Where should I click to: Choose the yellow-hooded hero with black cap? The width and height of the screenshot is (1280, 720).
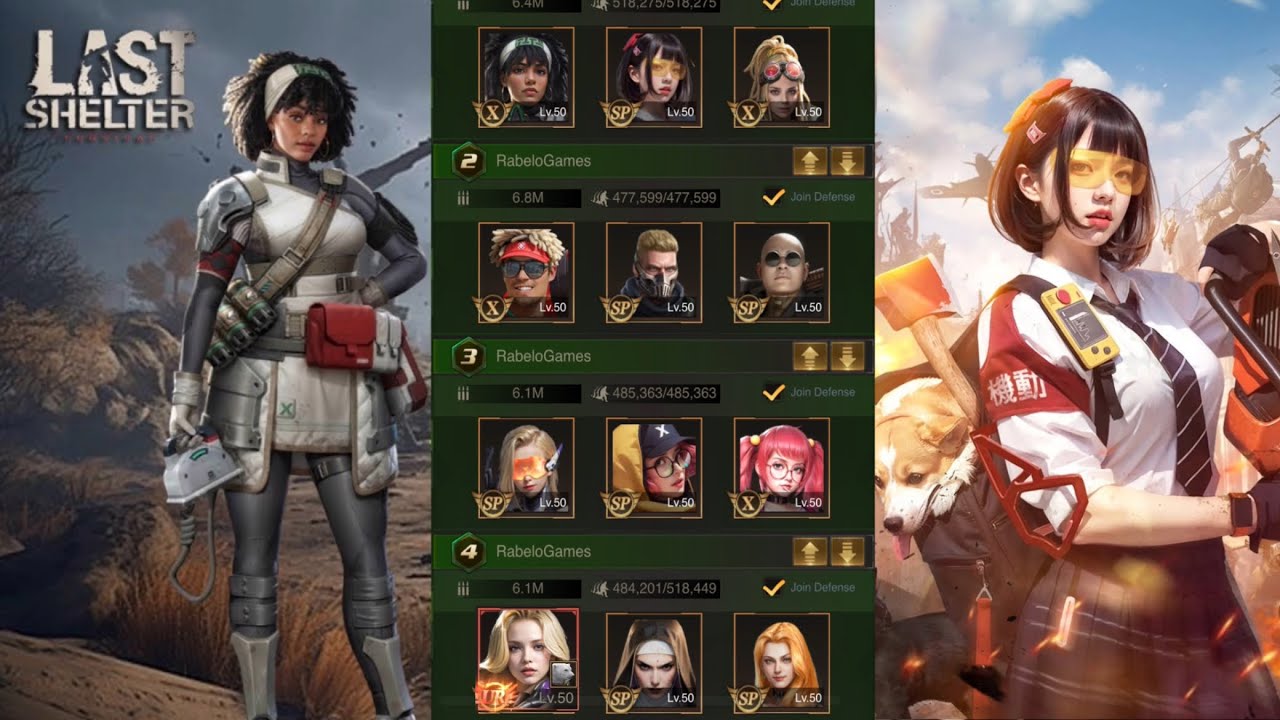654,467
